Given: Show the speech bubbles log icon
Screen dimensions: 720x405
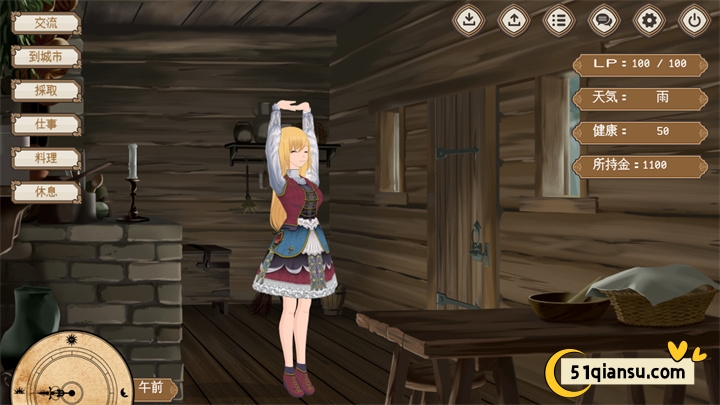Looking at the screenshot, I should point(603,19).
